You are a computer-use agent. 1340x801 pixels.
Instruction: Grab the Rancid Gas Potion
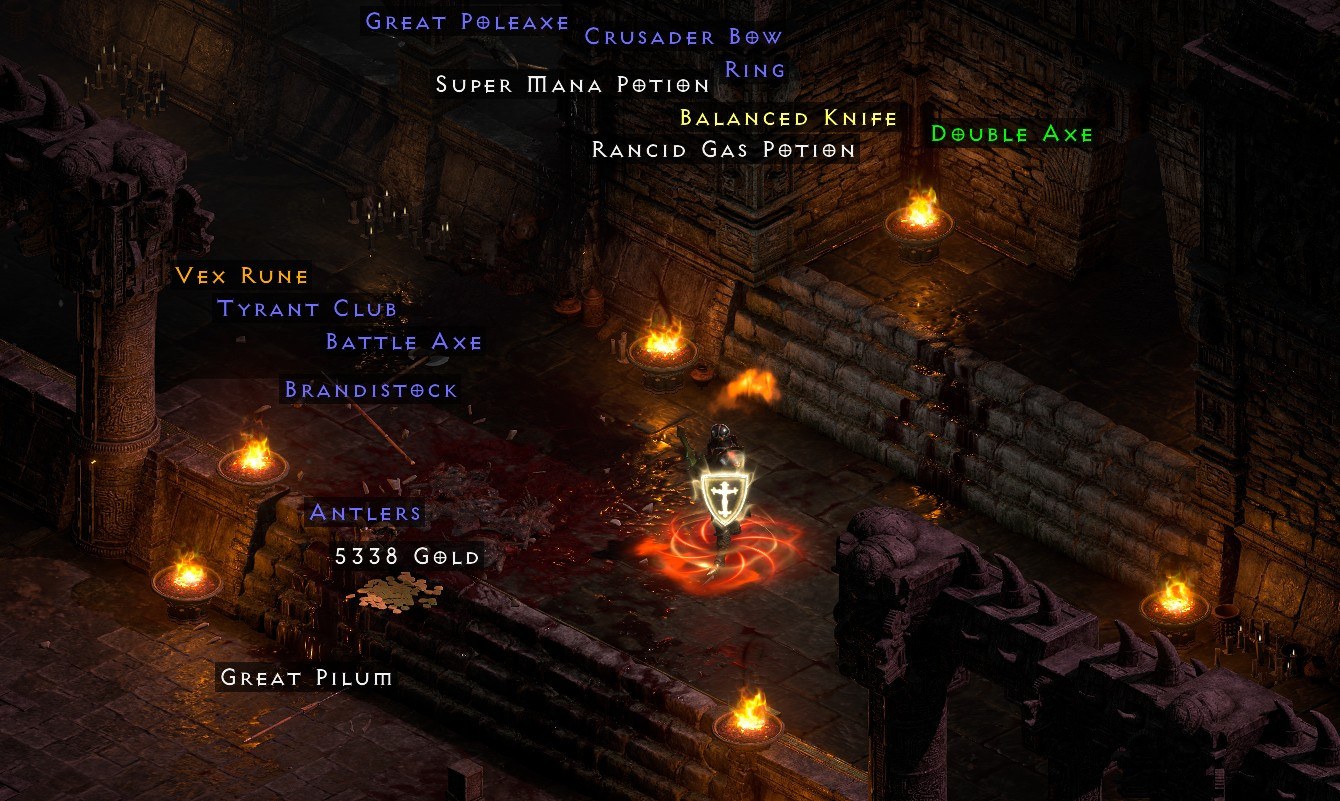723,150
